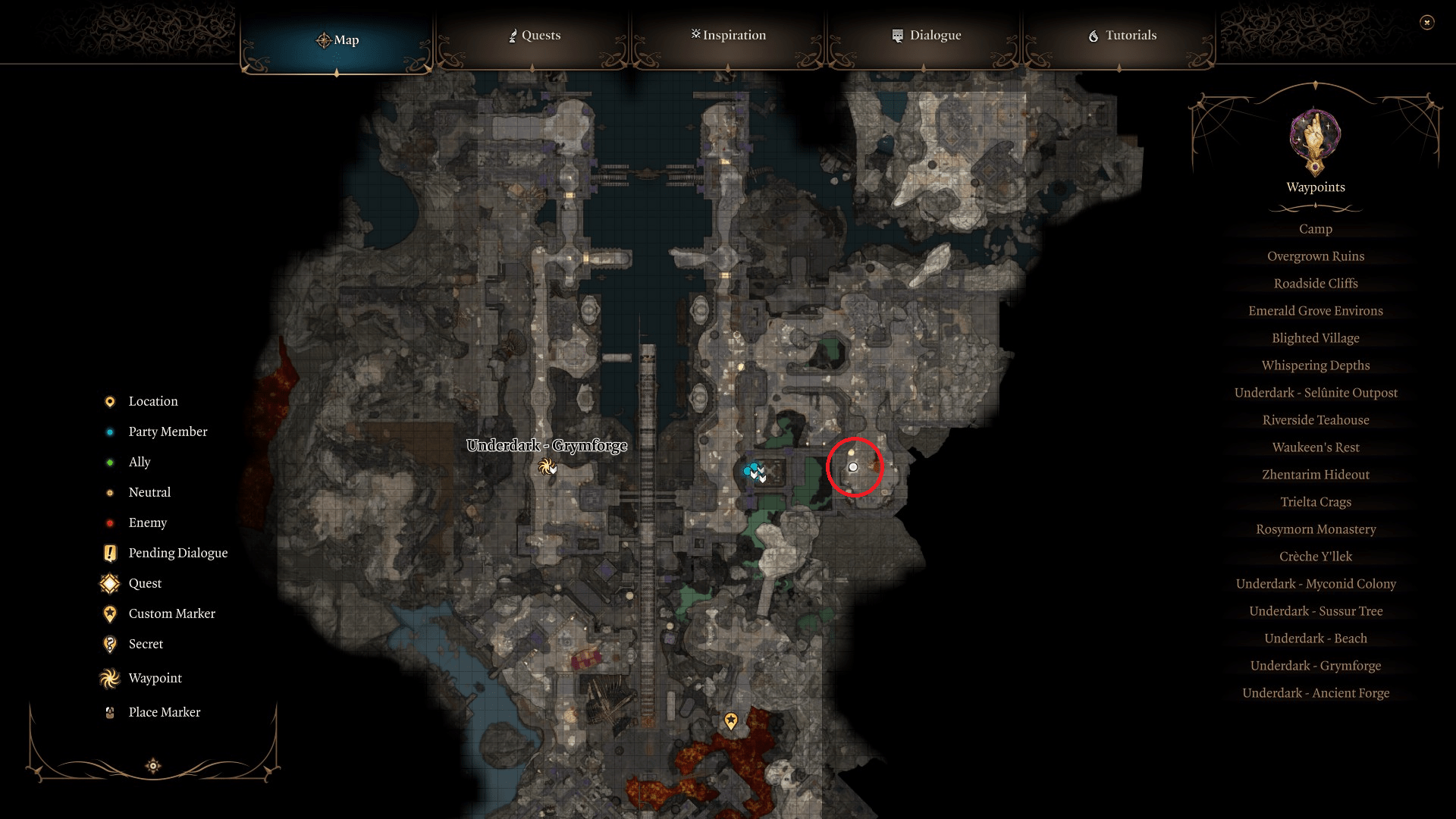Click the Waypoint spiral icon in the legend
This screenshot has width=1456, height=819.
109,678
